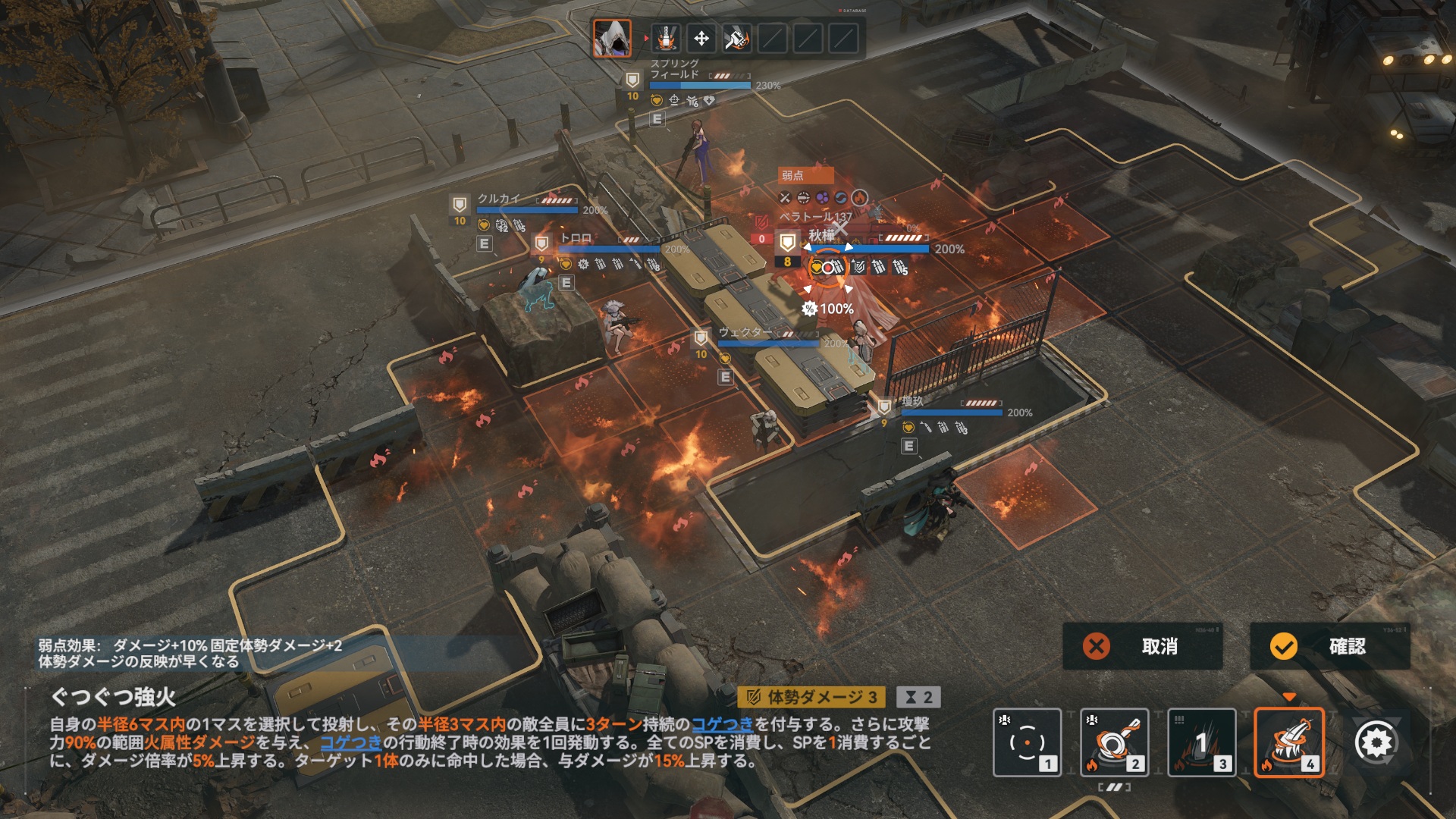Select the crosshair basic attack skill
This screenshot has width=1456, height=819.
(x=1027, y=742)
